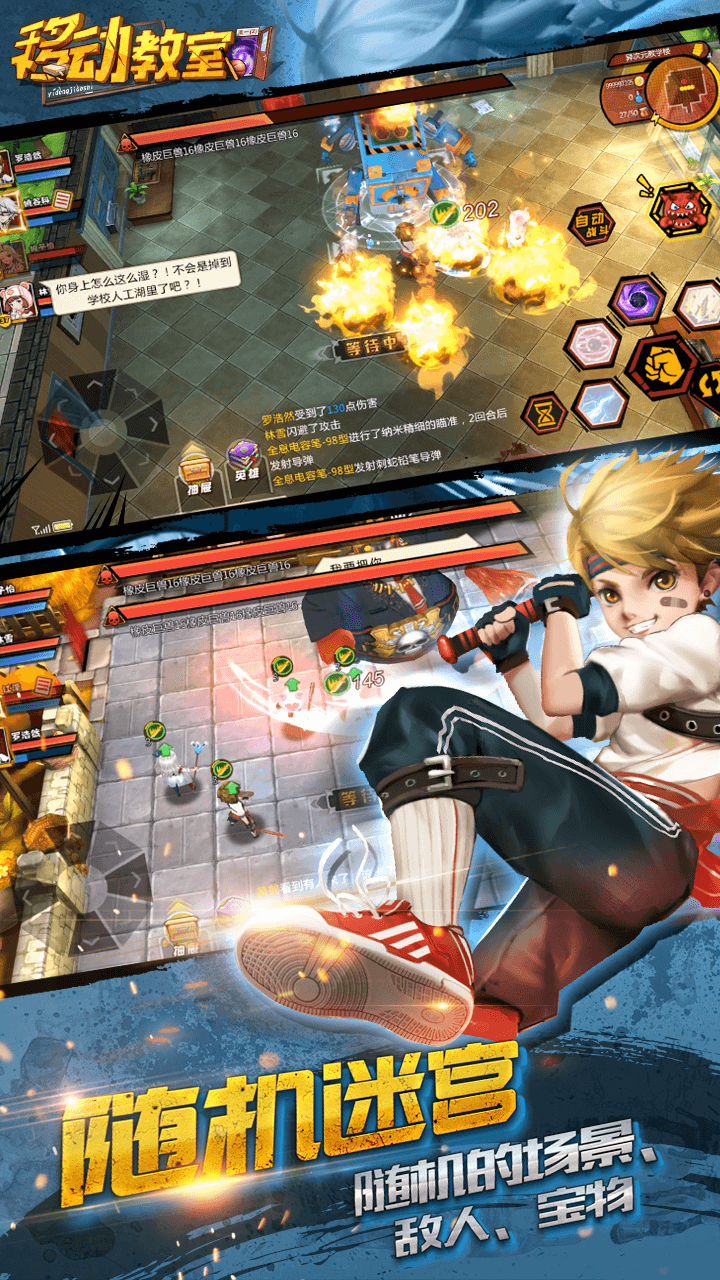Toggle the 自动战斗 auto-battle button
Image resolution: width=720 pixels, height=1280 pixels.
[x=592, y=224]
